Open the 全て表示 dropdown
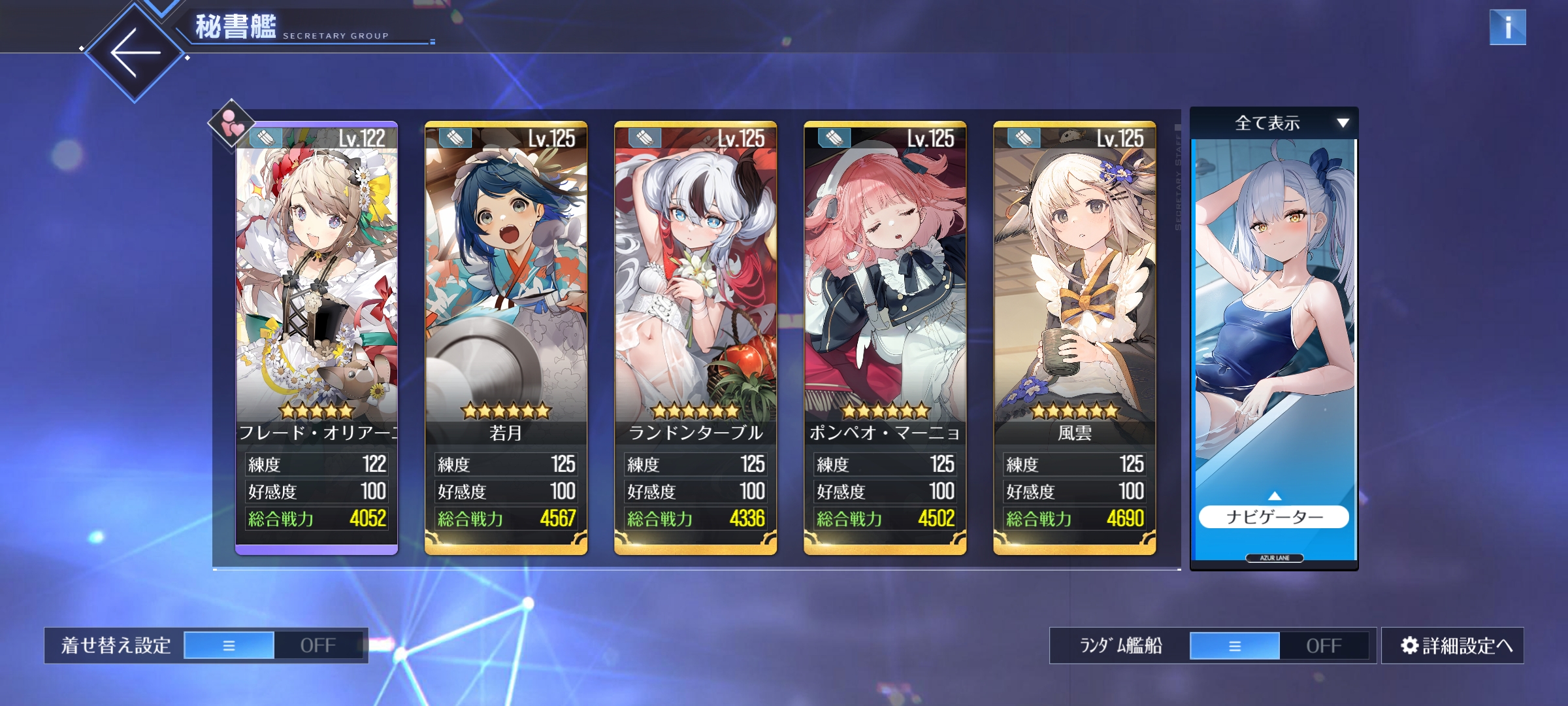Viewport: 1568px width, 706px height. [1274, 123]
